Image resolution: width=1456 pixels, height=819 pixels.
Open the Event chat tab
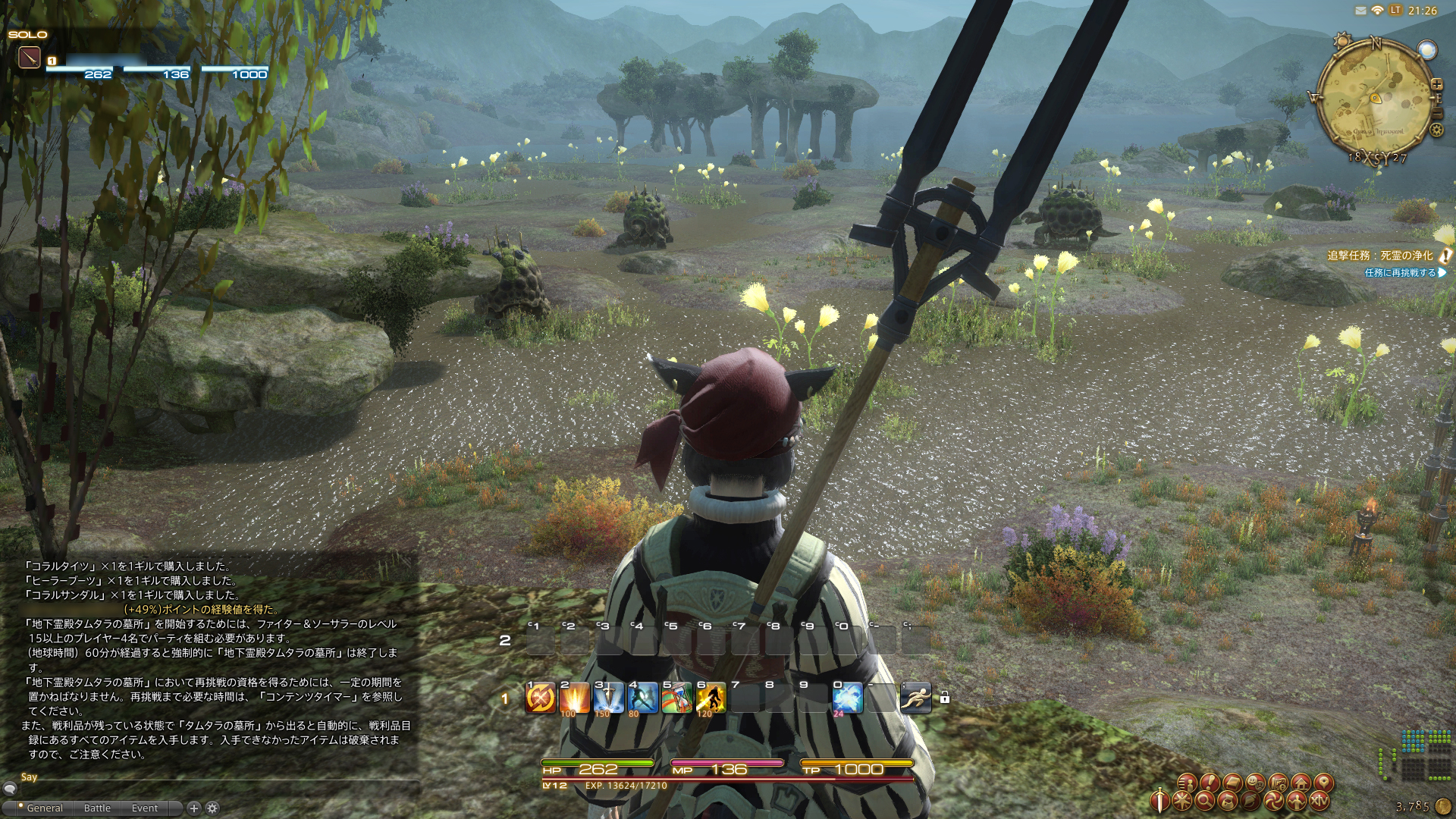(145, 808)
